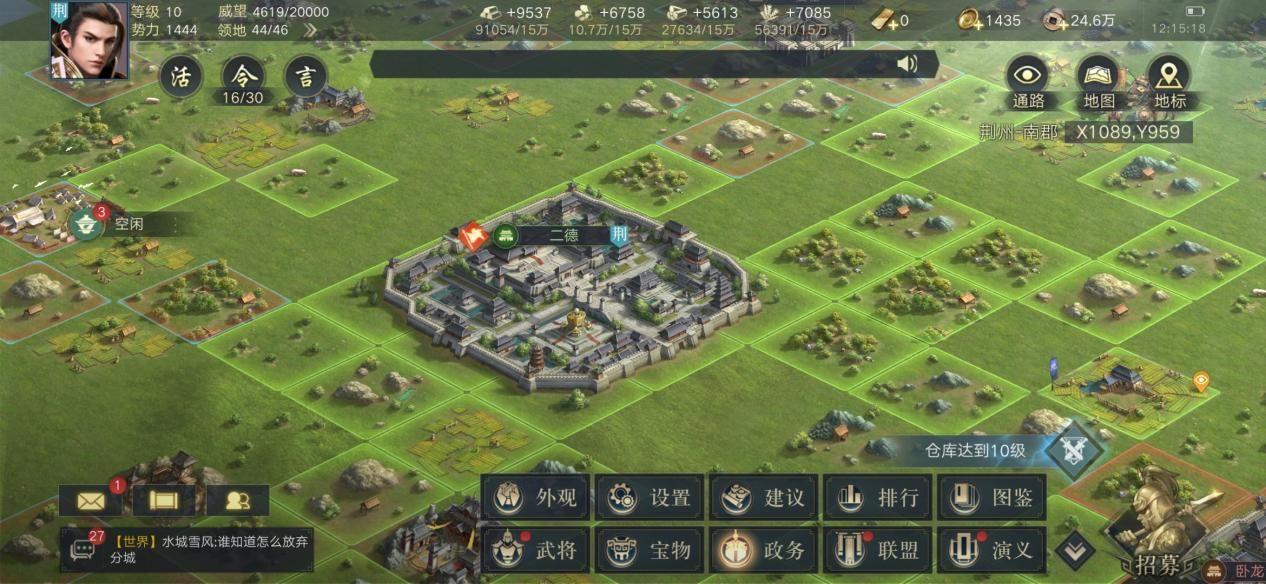Show the 排行 rankings
The width and height of the screenshot is (1266, 584).
pyautogui.click(x=879, y=497)
